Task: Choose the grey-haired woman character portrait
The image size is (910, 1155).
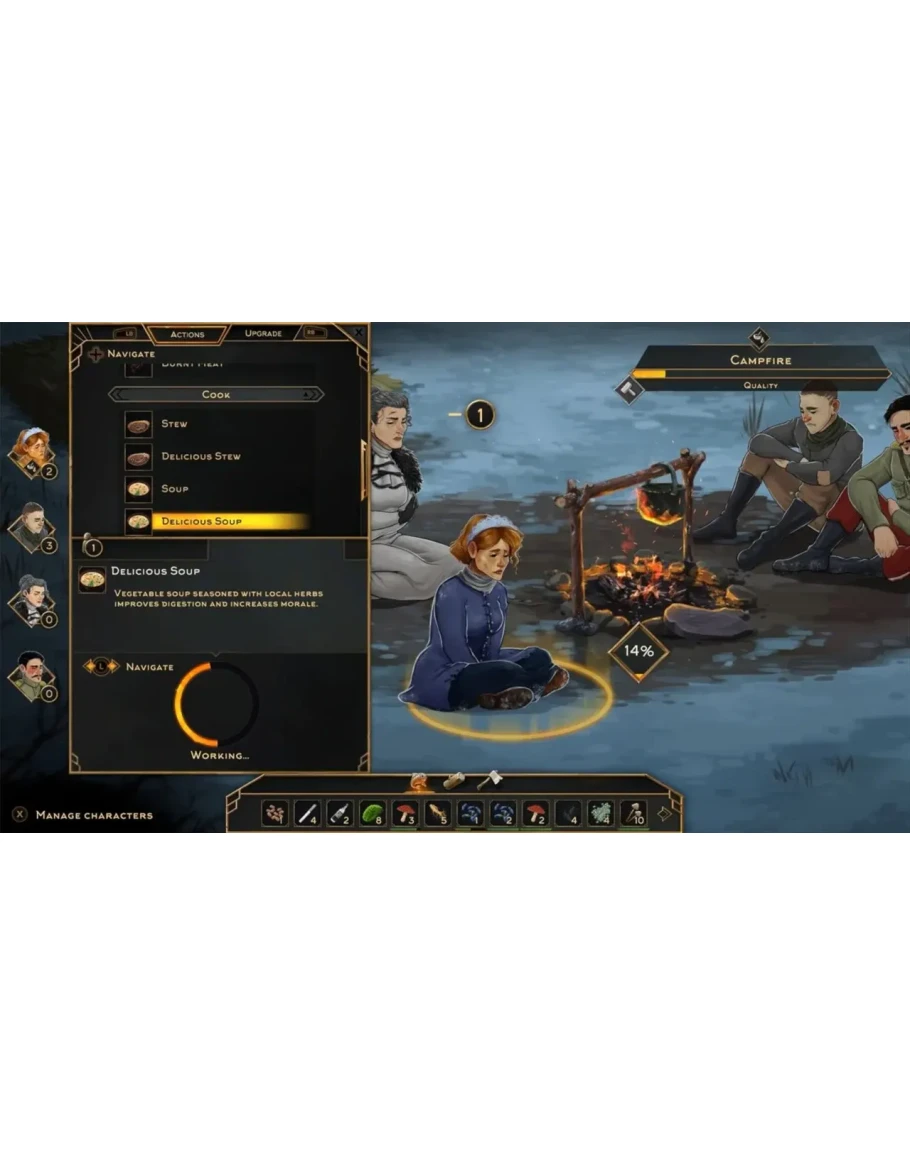Action: point(32,599)
